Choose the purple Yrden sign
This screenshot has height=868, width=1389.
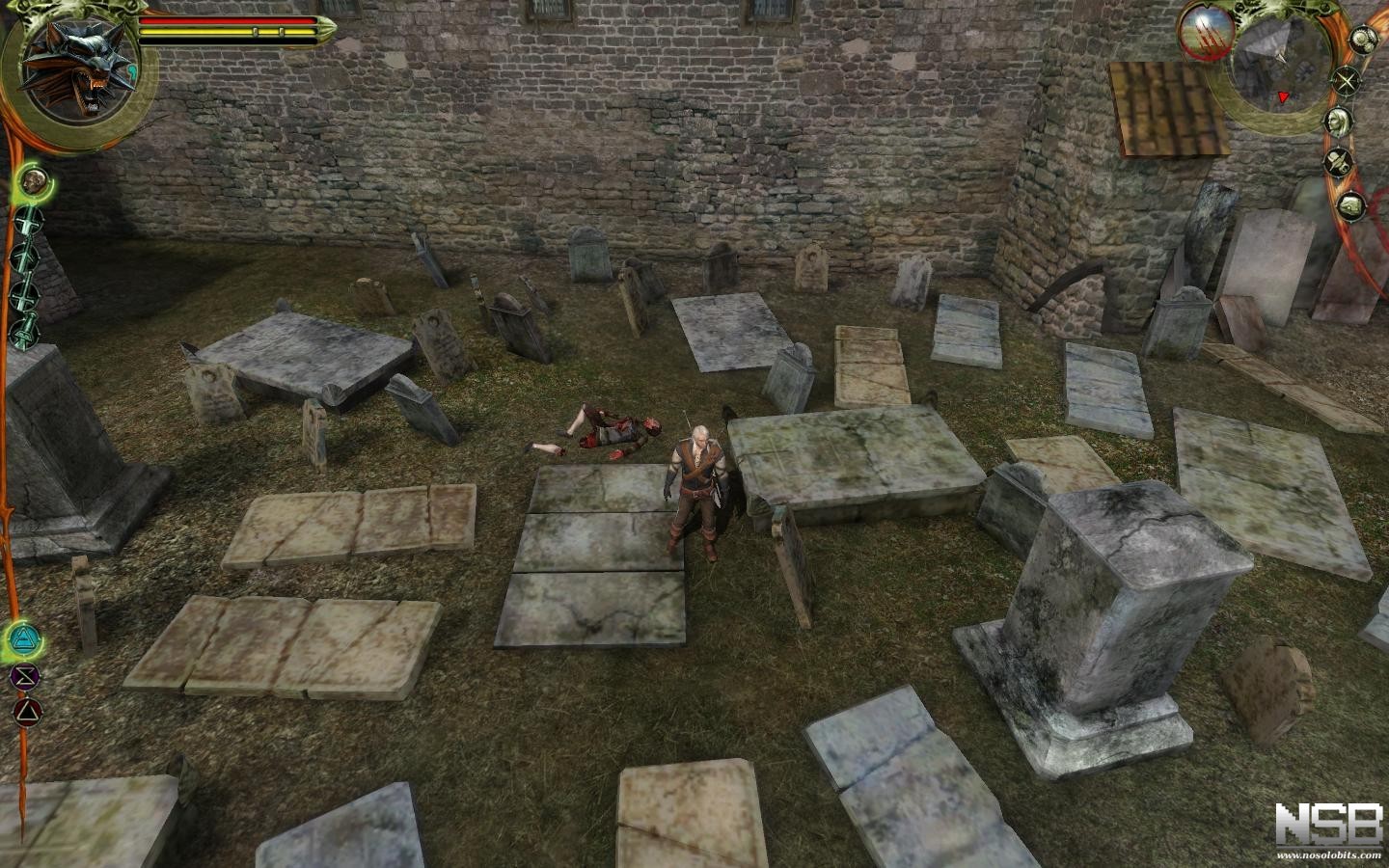coord(22,676)
